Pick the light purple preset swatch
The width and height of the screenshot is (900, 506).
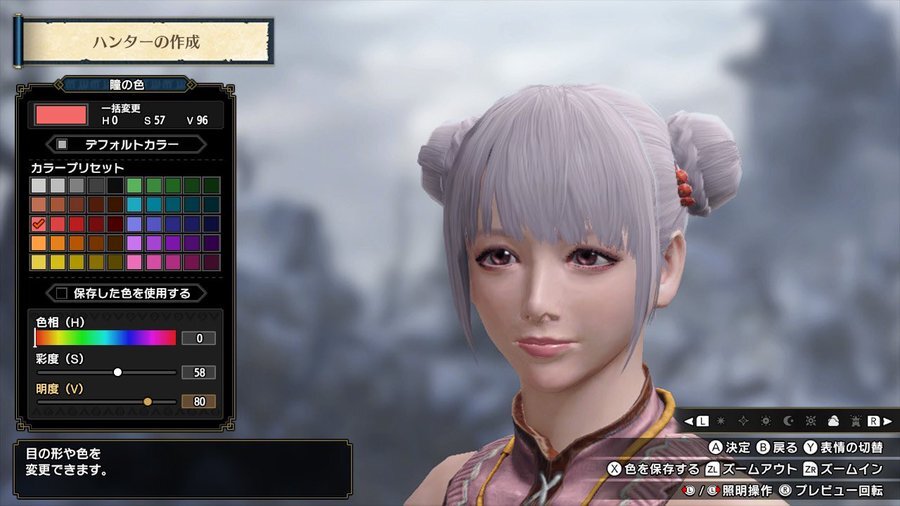pyautogui.click(x=134, y=242)
